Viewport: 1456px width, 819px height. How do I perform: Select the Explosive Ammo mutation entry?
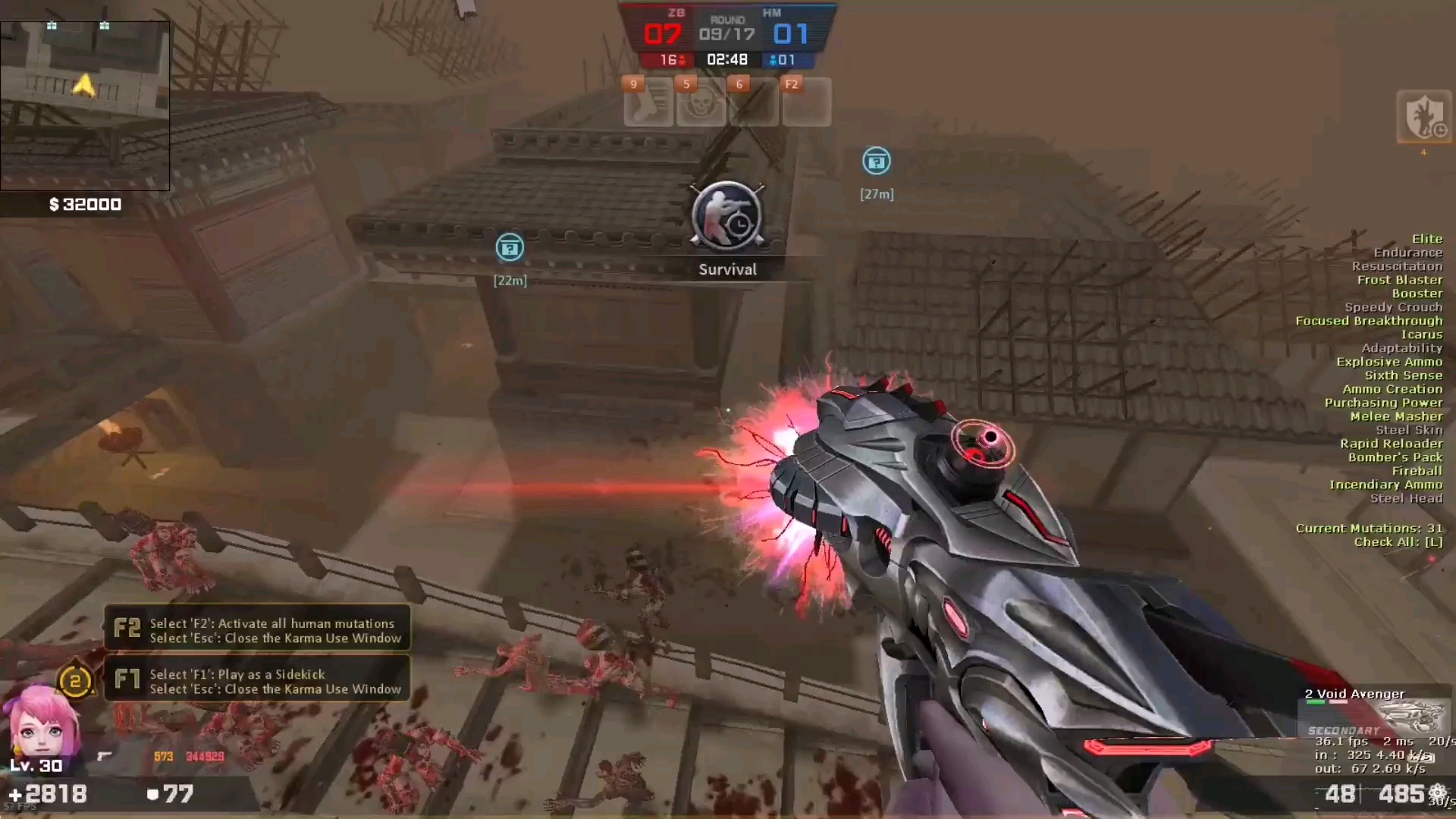click(1389, 362)
